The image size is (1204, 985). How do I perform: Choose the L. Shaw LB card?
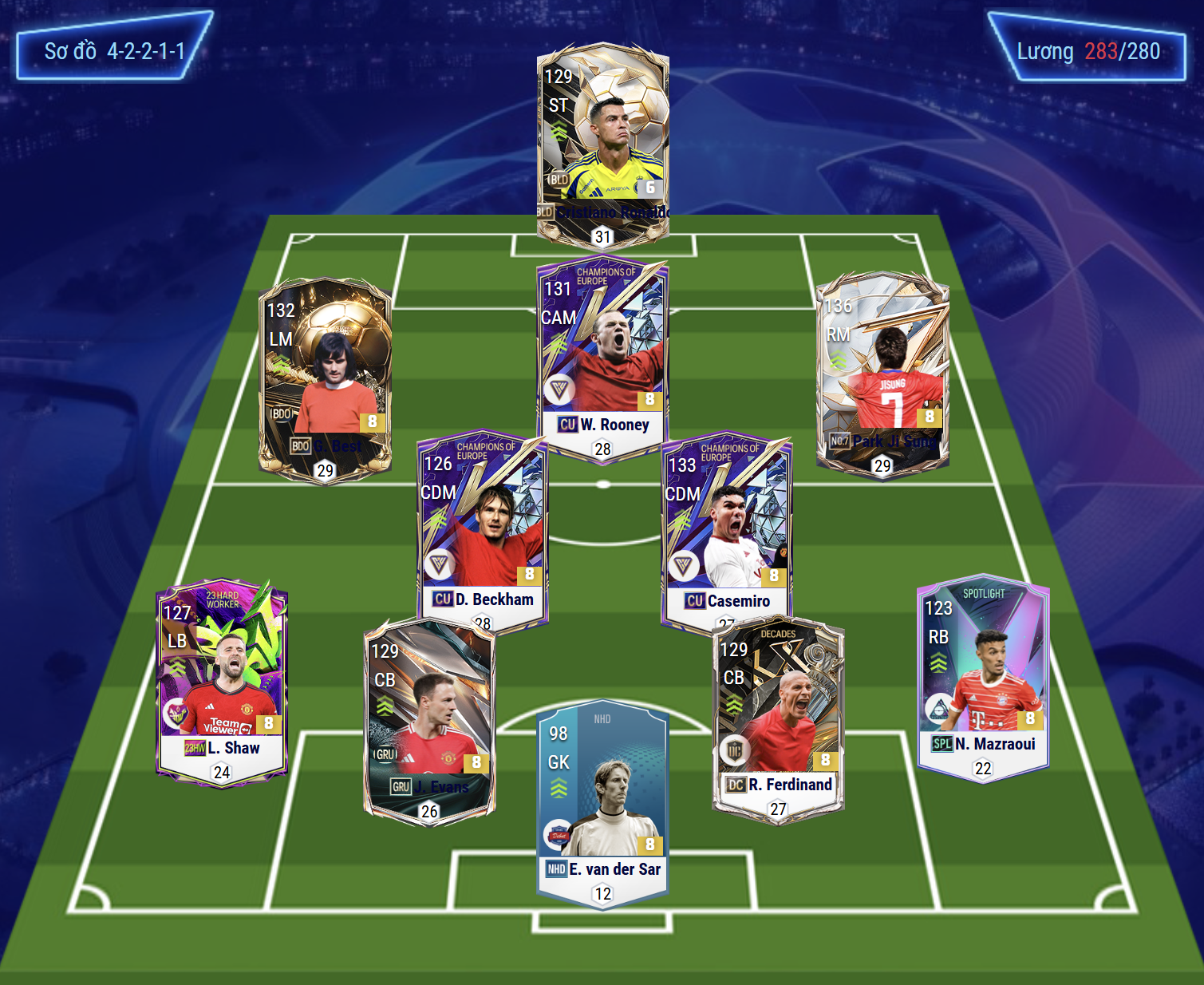[222, 678]
